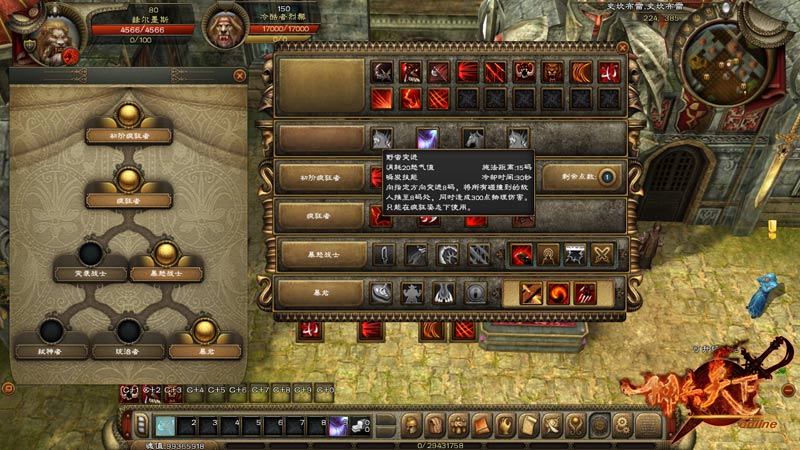Click the red claw skill icon
The height and width of the screenshot is (450, 800).
click(x=584, y=293)
